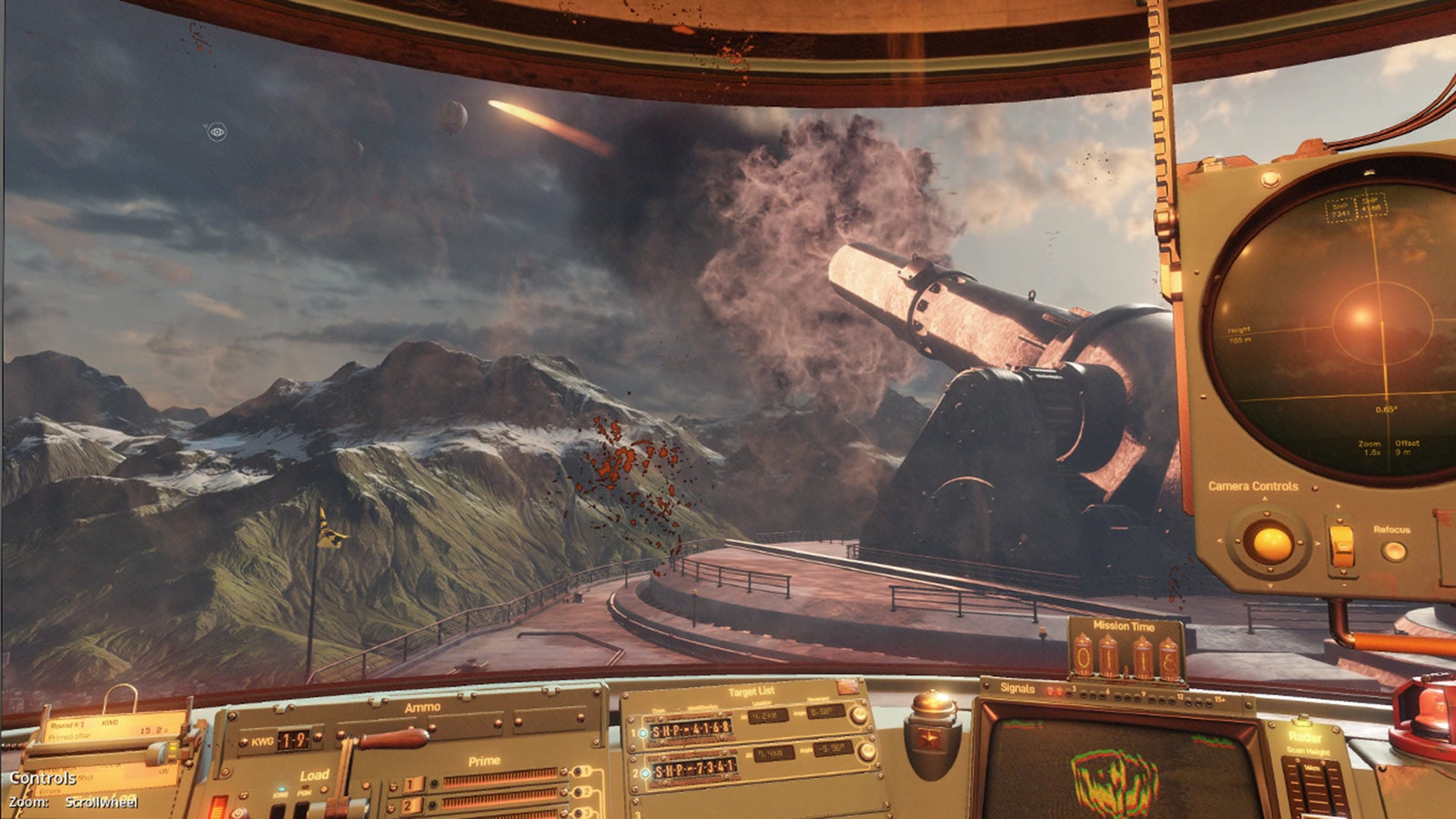1456x819 pixels.
Task: Click the large red emergency button
Action: click(x=1429, y=710)
